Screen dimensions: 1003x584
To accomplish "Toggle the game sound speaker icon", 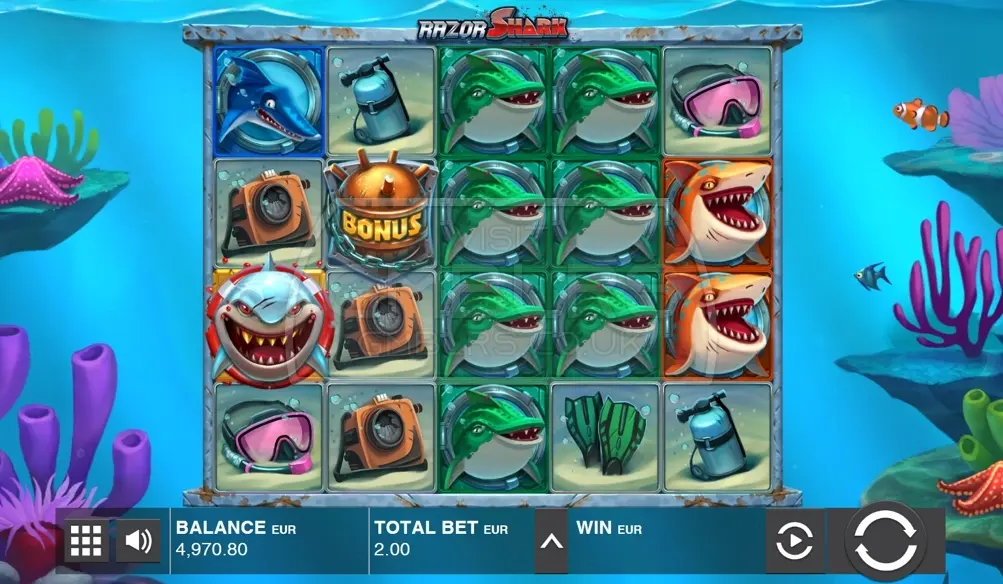I will 138,541.
